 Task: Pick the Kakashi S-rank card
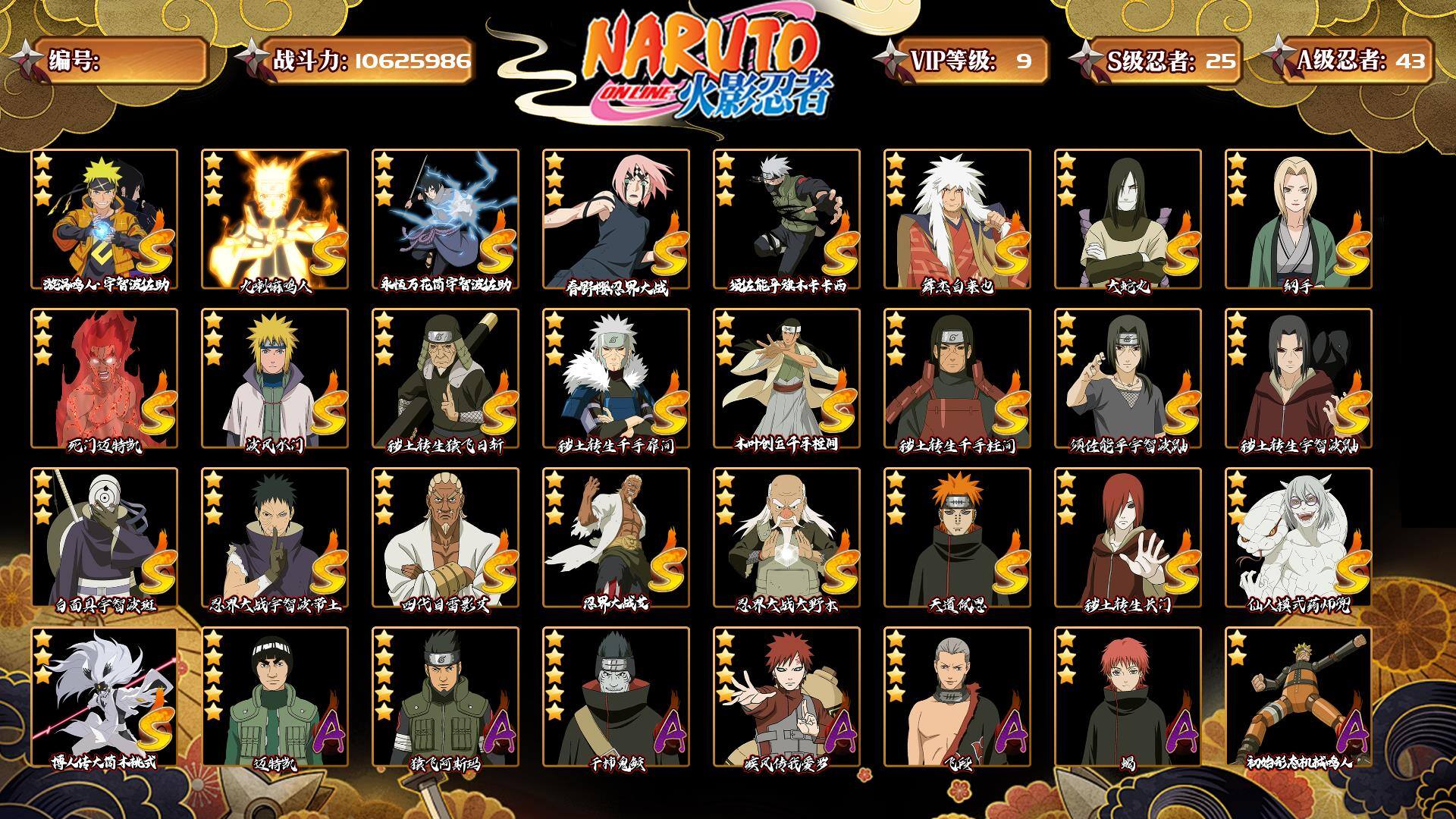(x=786, y=219)
